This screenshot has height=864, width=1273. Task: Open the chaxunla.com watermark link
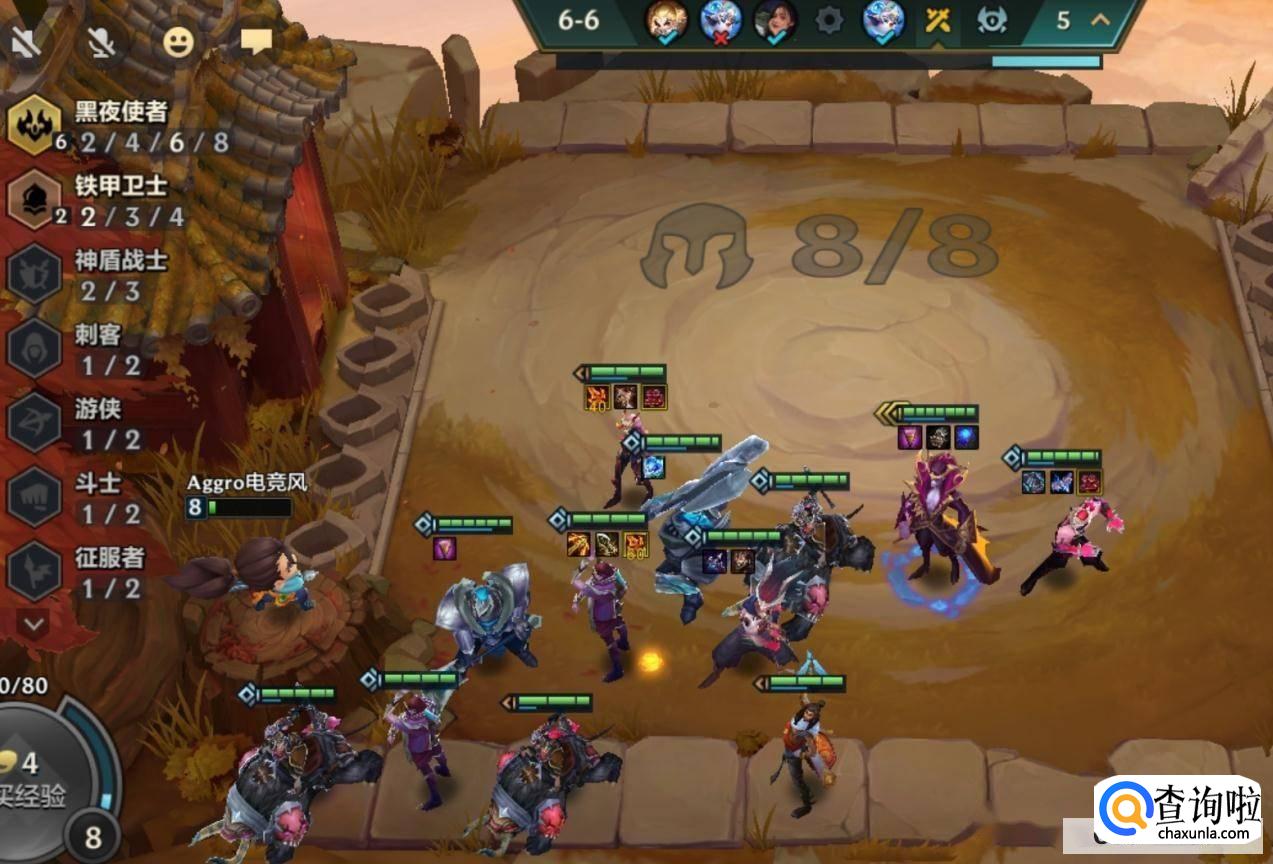pos(1178,813)
